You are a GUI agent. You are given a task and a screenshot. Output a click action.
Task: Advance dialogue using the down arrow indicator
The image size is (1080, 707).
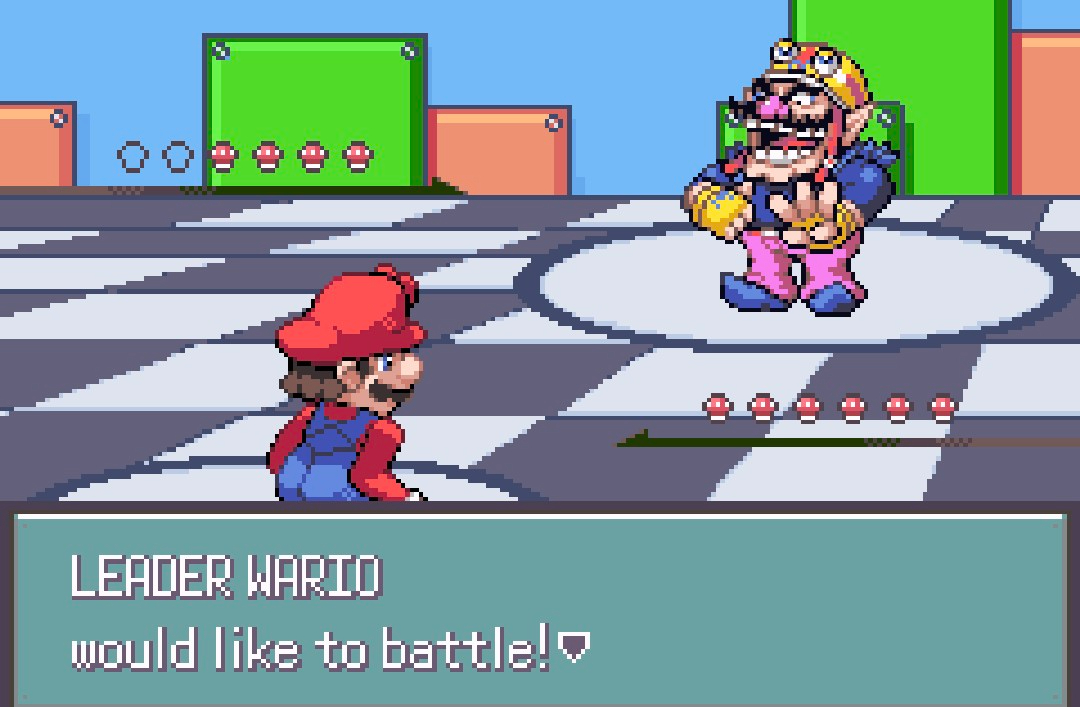[x=573, y=652]
